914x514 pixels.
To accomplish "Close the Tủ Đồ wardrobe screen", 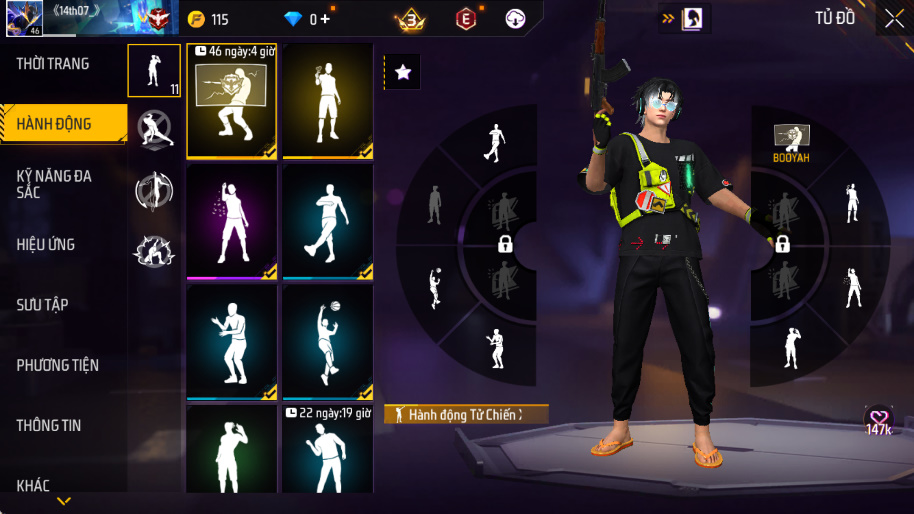I will 894,18.
